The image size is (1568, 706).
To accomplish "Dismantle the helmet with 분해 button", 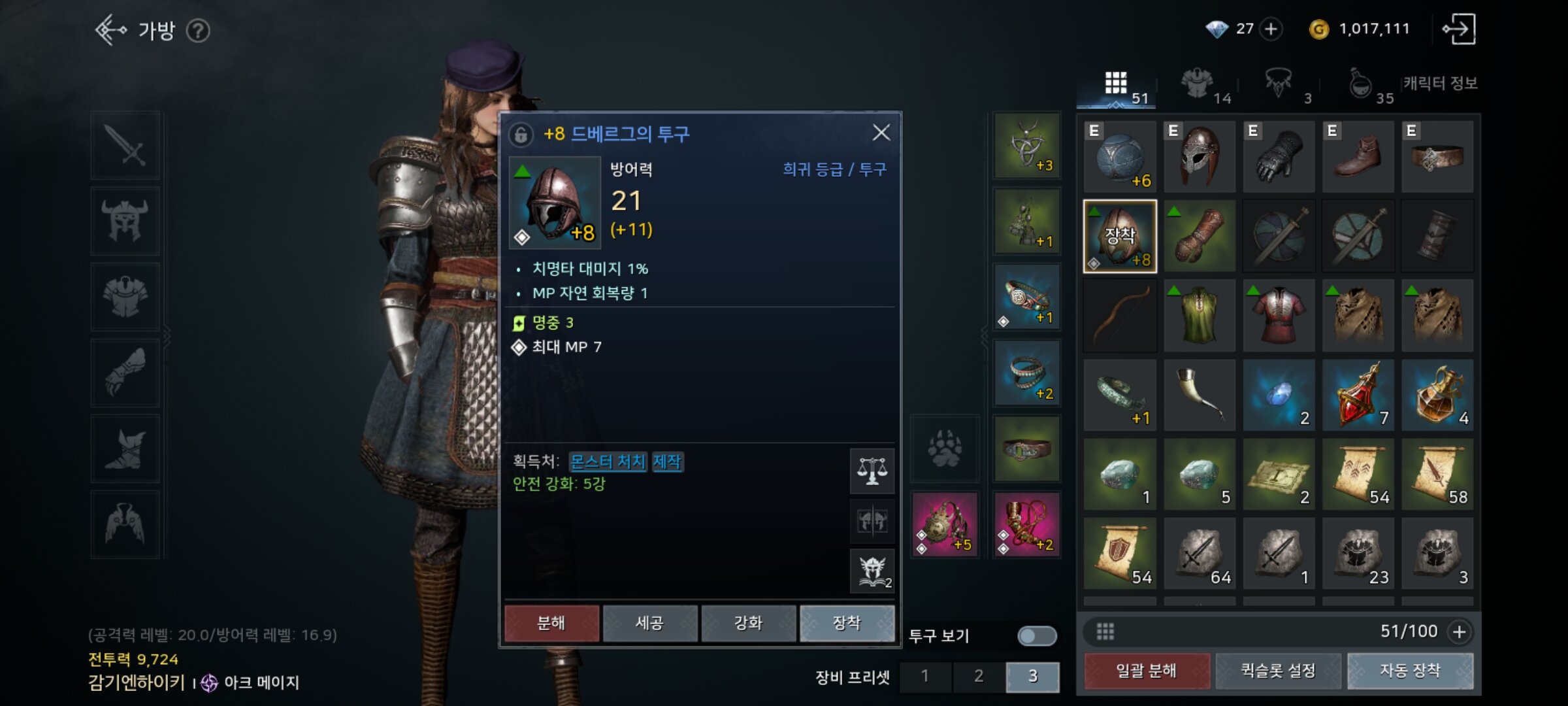I will coord(551,623).
